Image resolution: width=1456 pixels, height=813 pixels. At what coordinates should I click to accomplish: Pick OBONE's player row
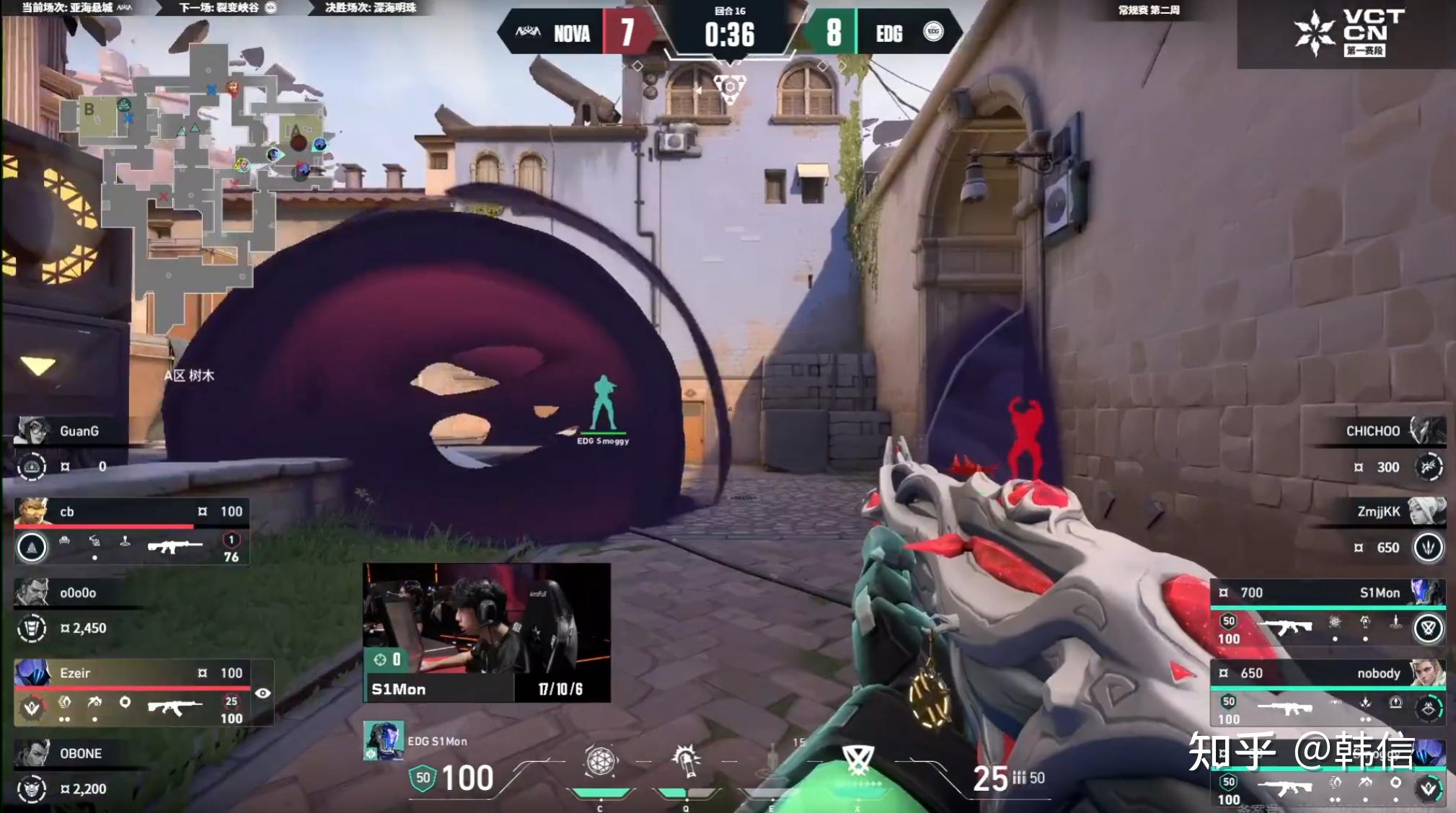pyautogui.click(x=78, y=771)
